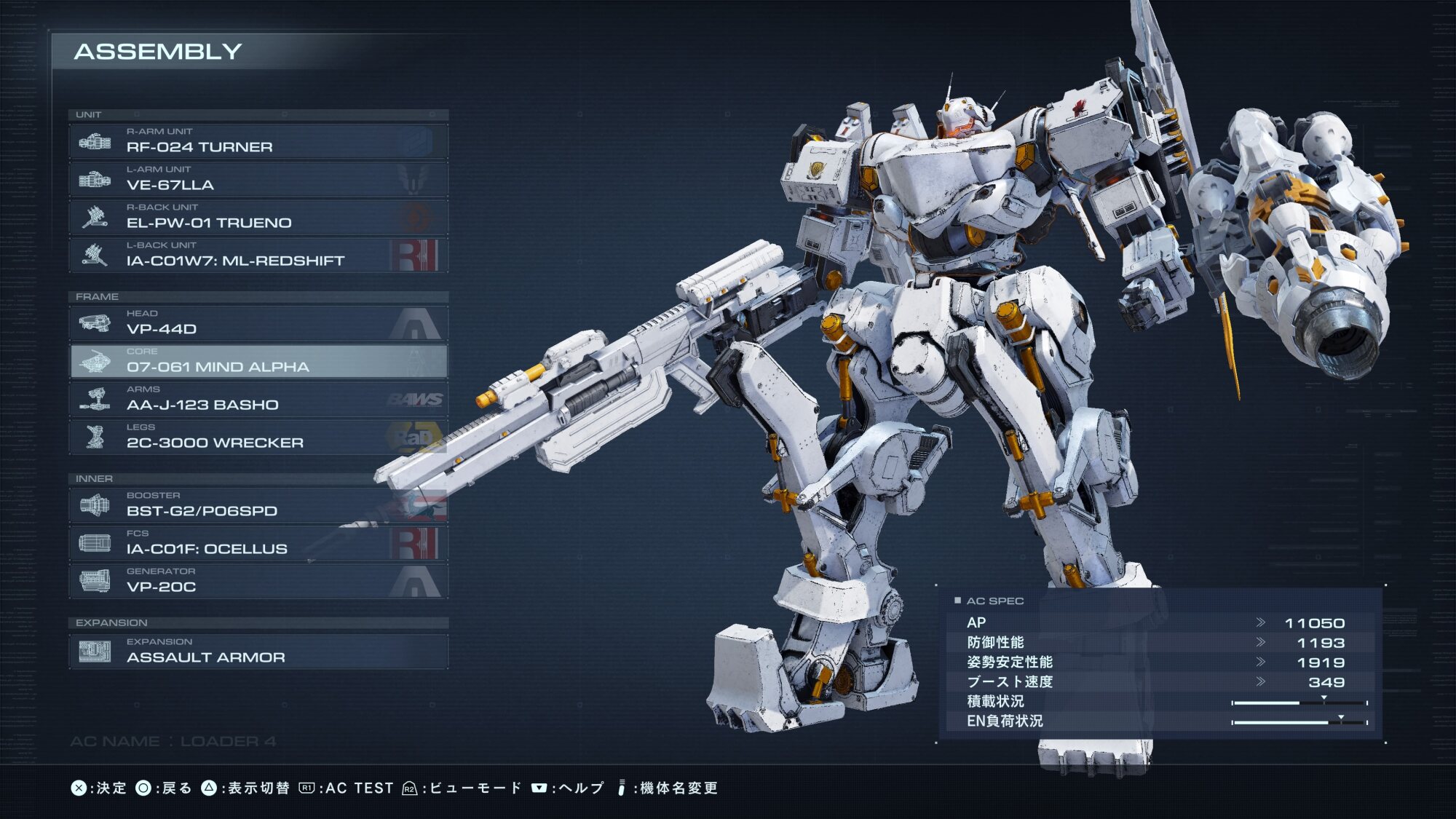Open the AA-J-123 BASHO arms slot
Viewport: 1456px width, 819px height.
(258, 399)
